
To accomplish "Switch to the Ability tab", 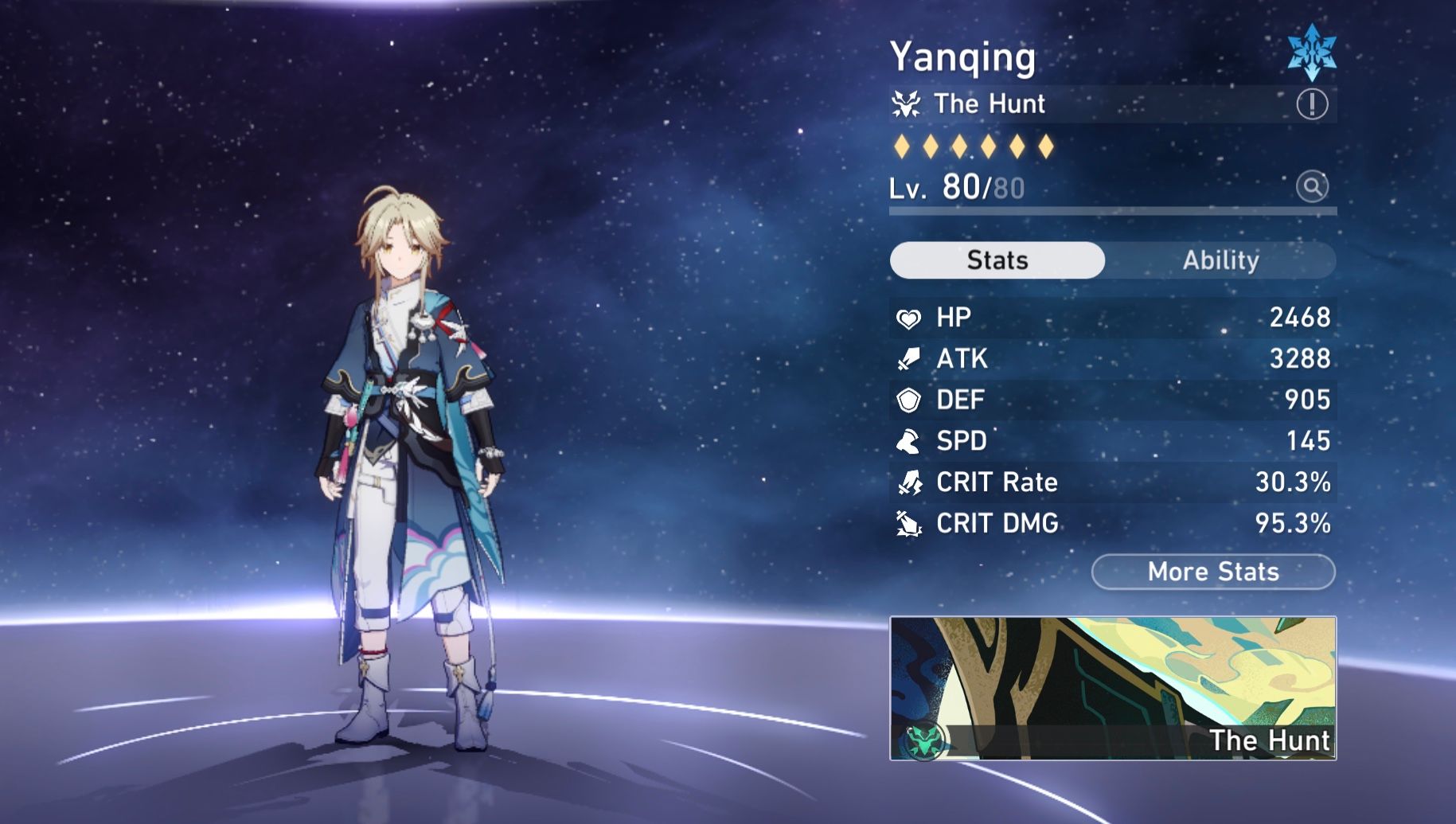I will (1221, 260).
